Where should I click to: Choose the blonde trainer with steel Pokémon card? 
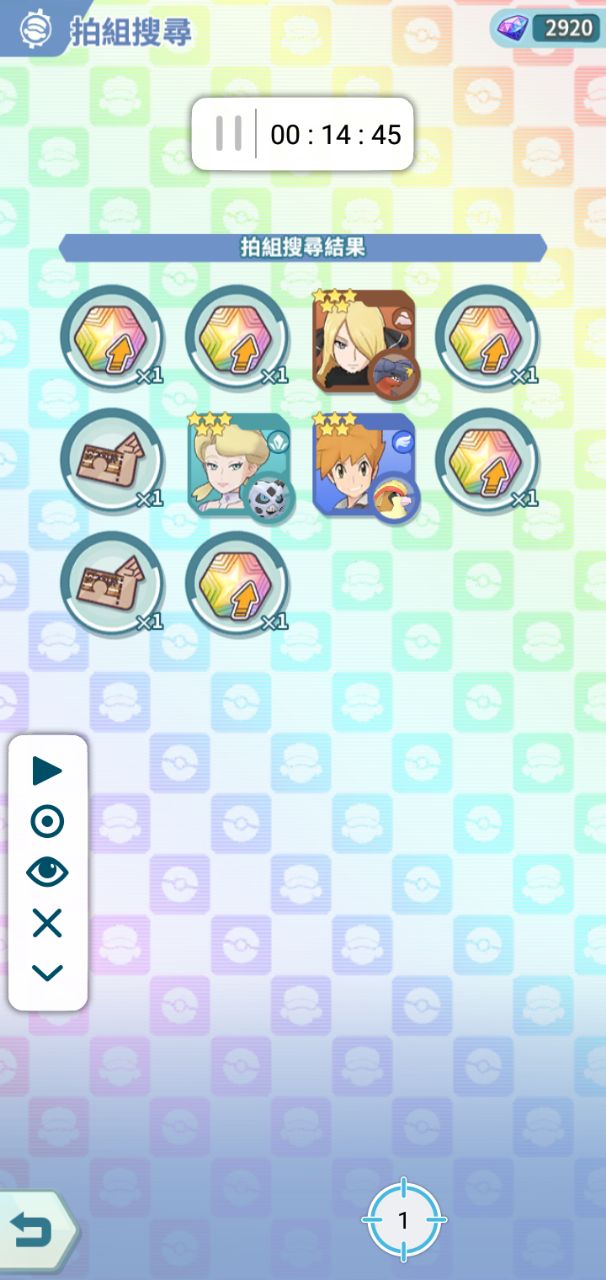(x=238, y=465)
